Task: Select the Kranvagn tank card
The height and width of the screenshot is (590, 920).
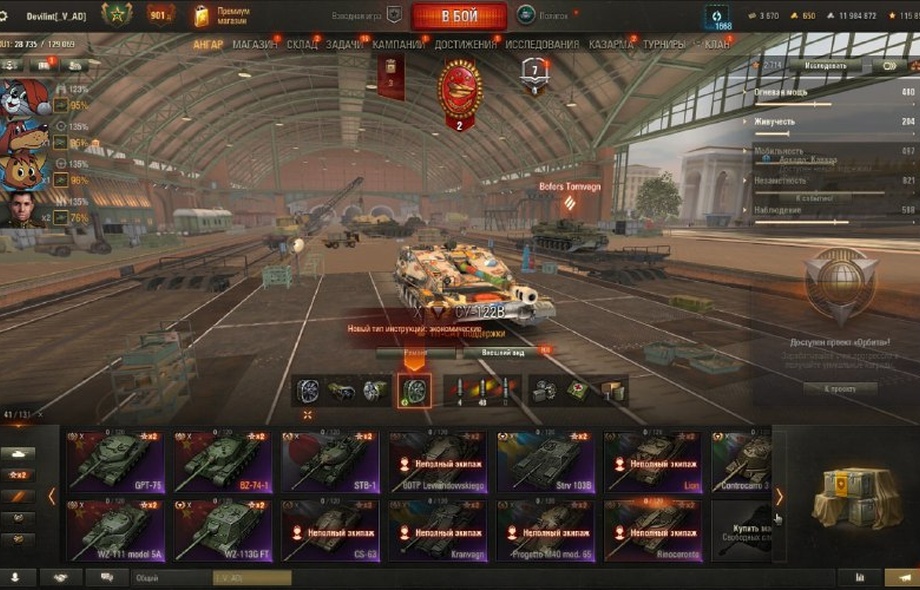Action: pos(438,530)
